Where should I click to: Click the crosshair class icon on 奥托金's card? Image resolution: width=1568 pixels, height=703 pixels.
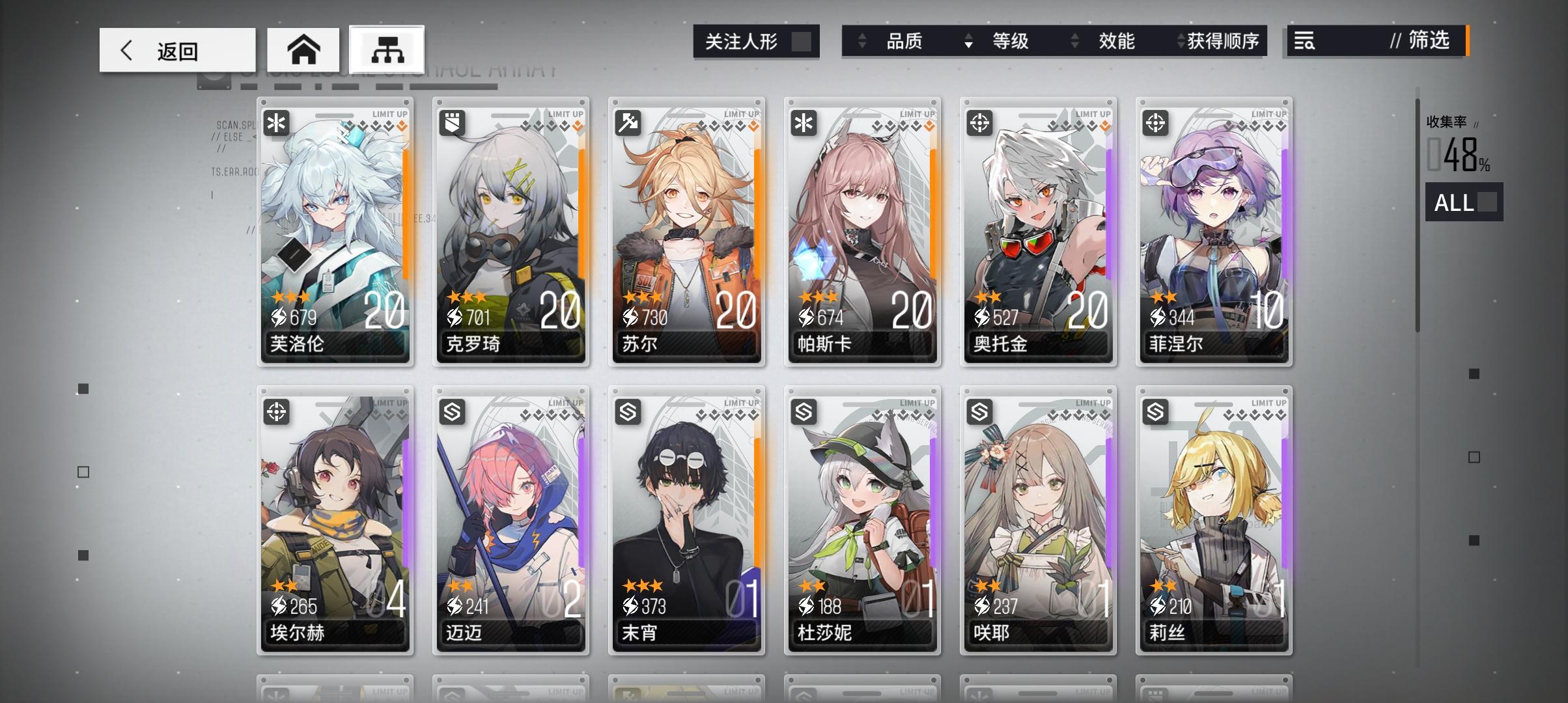981,123
